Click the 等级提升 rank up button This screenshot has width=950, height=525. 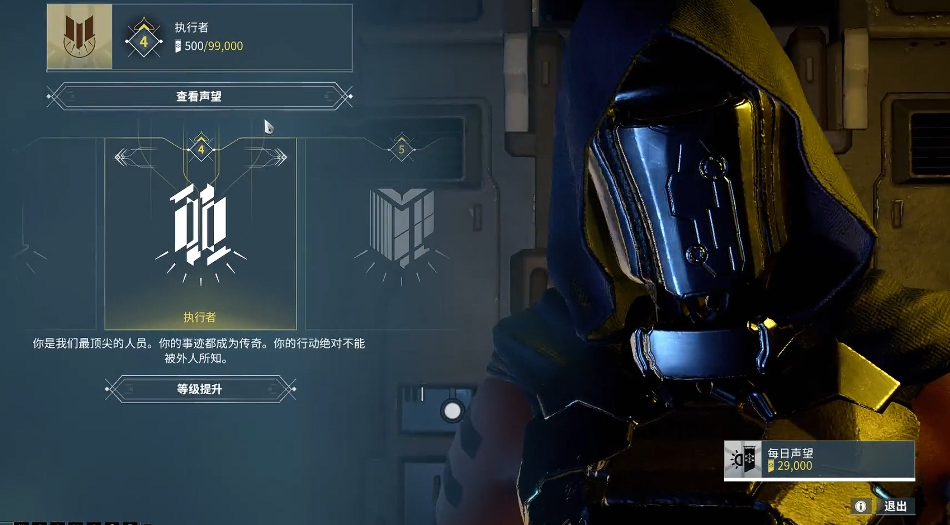(200, 388)
